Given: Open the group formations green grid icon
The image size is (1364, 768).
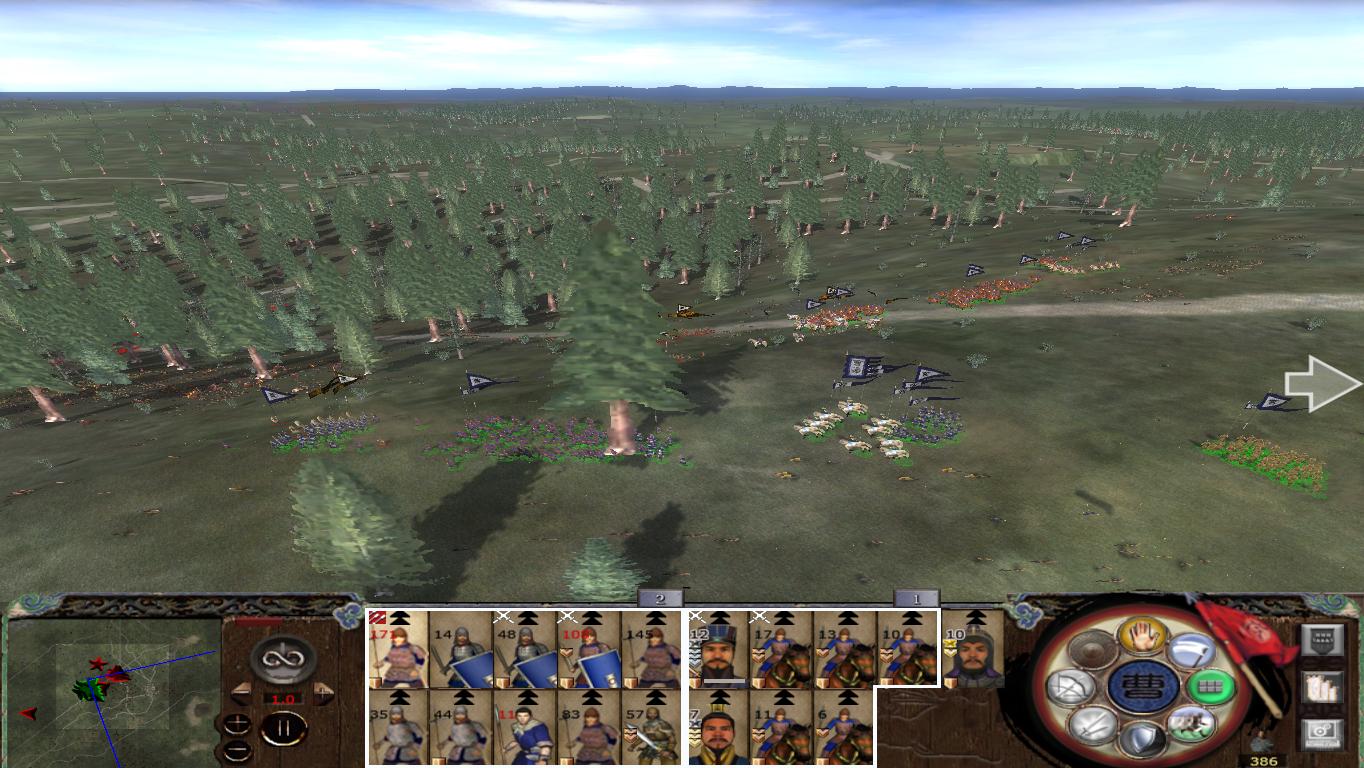Looking at the screenshot, I should click(1212, 687).
